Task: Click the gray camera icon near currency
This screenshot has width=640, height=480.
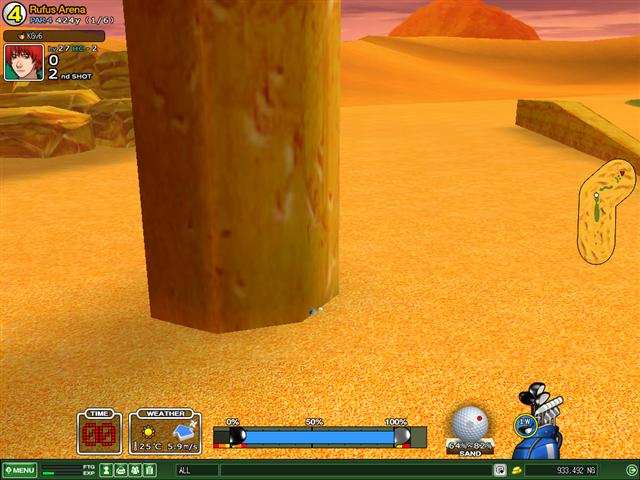Action: [x=500, y=470]
